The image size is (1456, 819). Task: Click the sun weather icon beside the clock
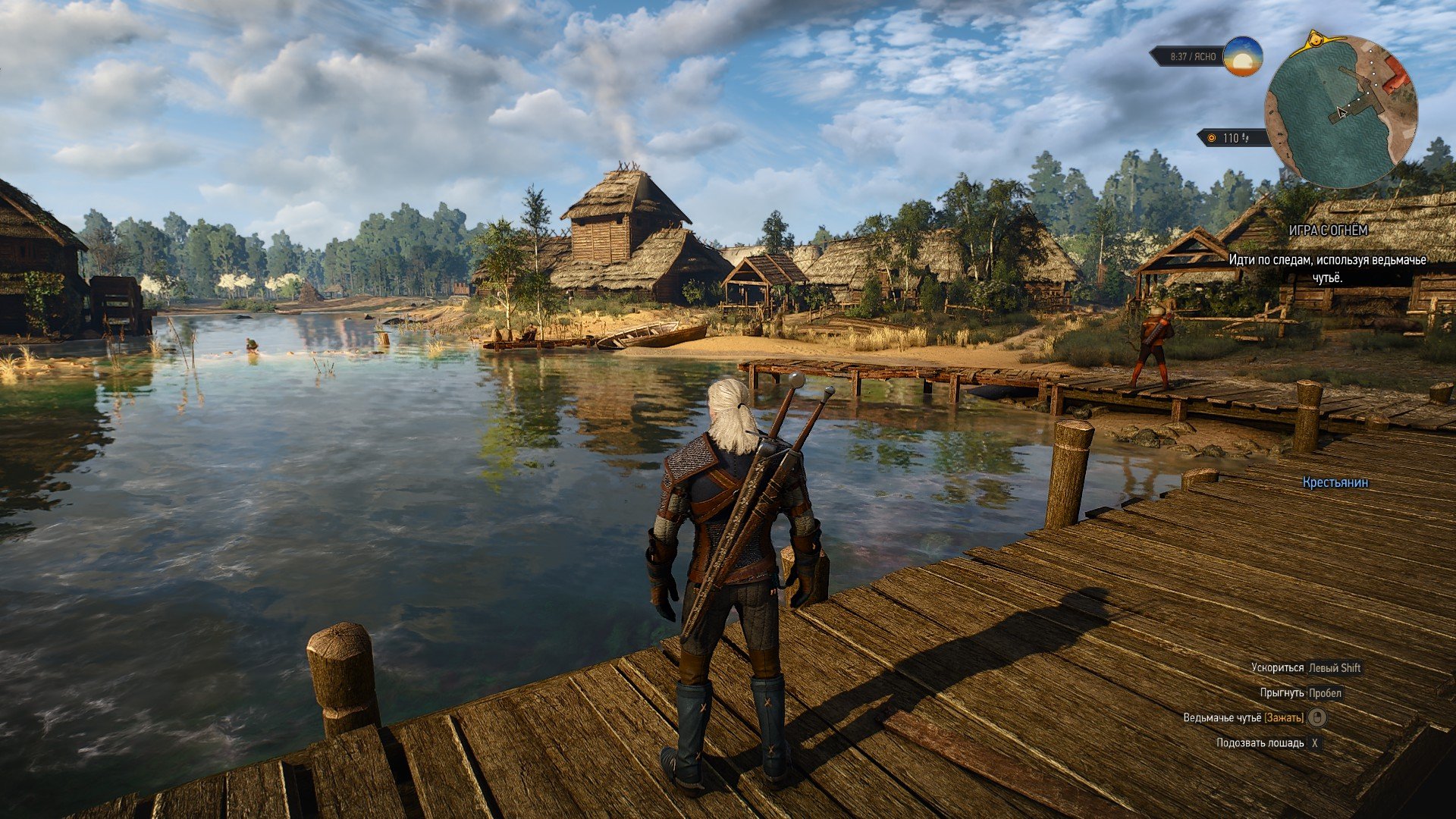coord(1243,57)
